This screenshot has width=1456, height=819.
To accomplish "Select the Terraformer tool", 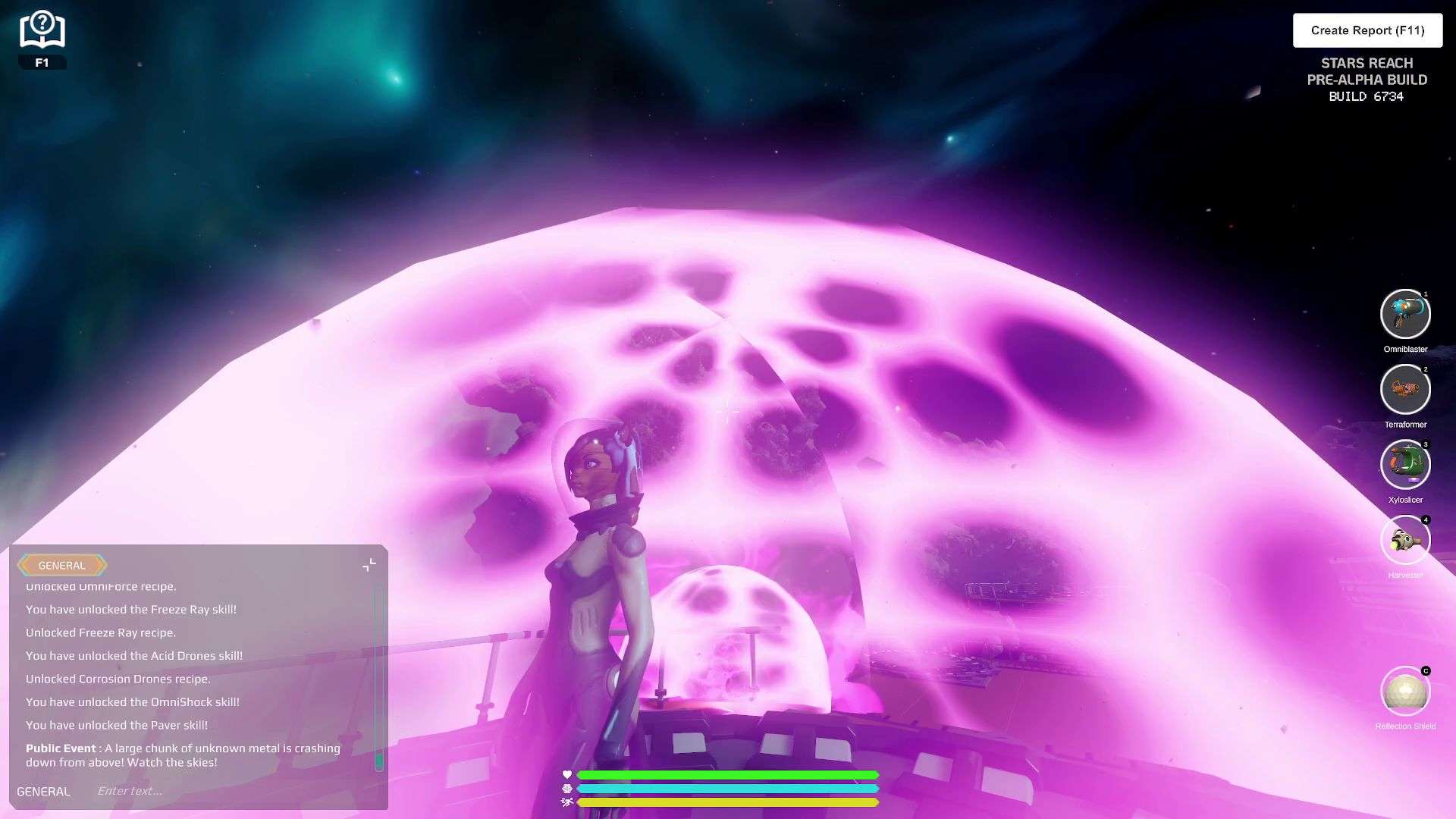I will click(x=1405, y=389).
